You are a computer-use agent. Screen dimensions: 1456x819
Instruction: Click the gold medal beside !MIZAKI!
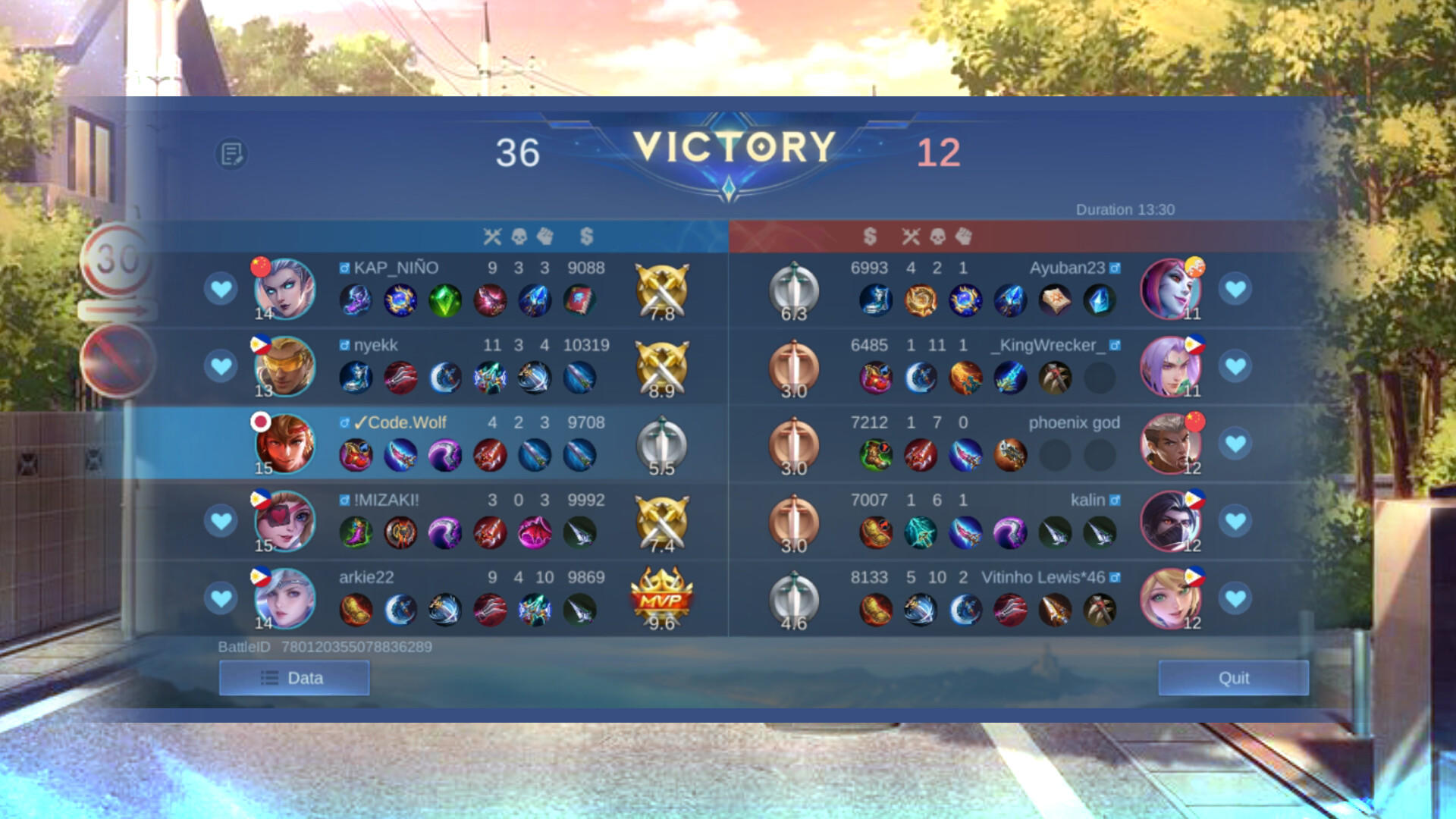(661, 521)
